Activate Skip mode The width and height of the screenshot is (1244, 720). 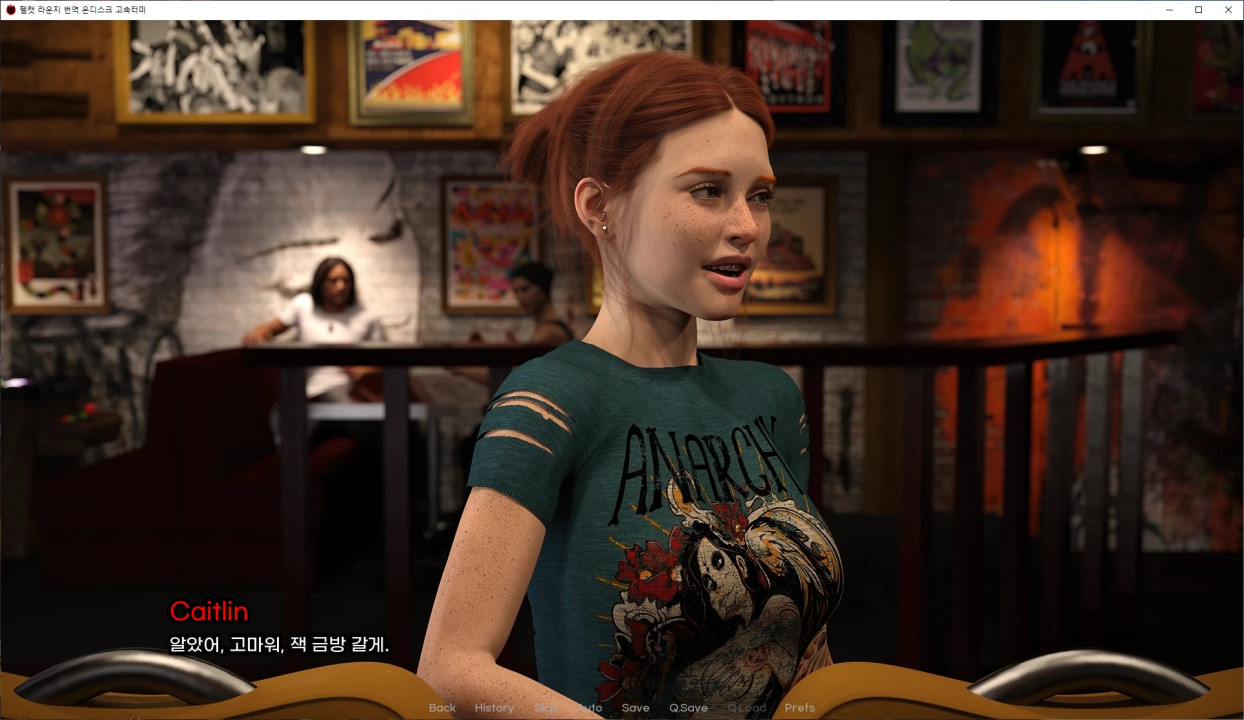pos(546,708)
